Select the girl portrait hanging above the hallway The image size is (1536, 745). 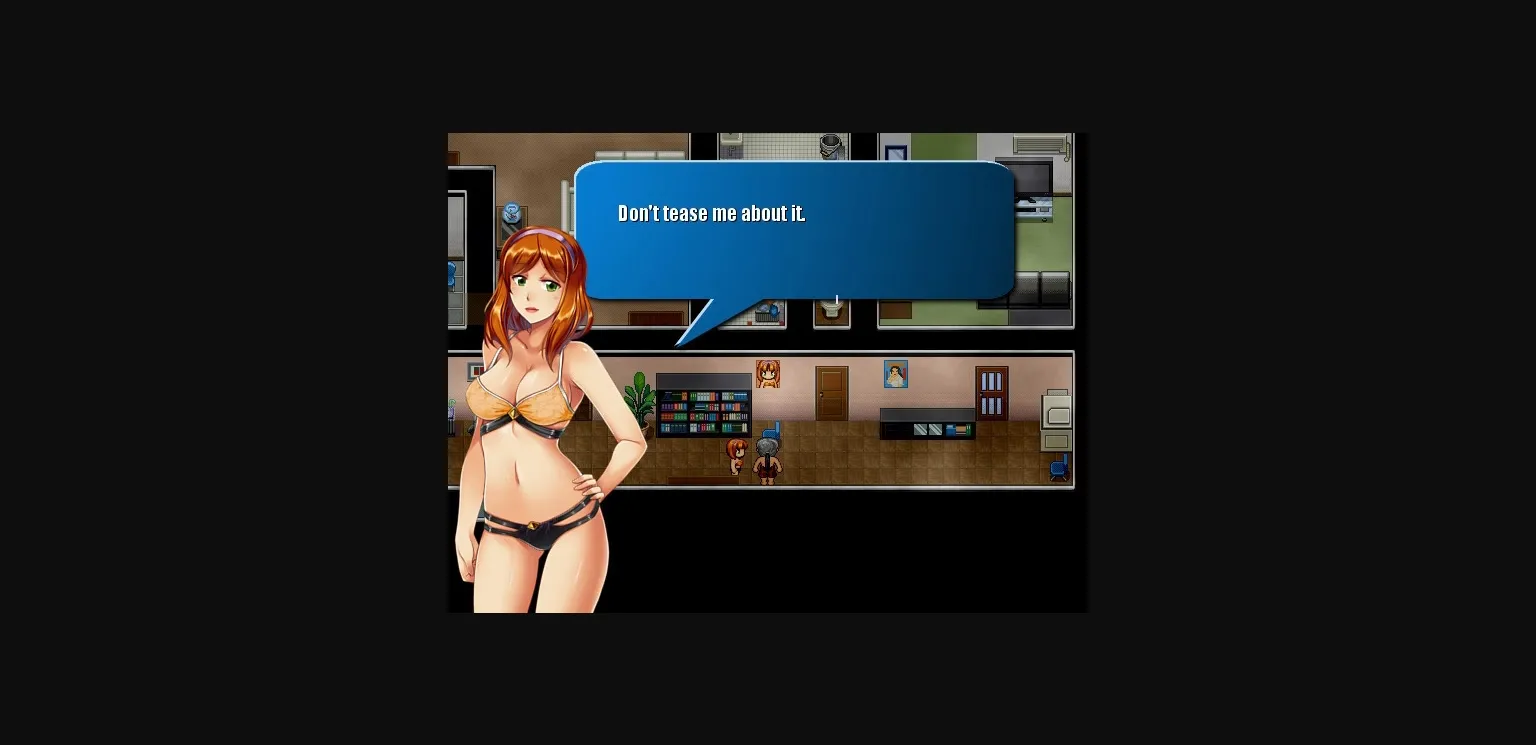click(x=767, y=374)
